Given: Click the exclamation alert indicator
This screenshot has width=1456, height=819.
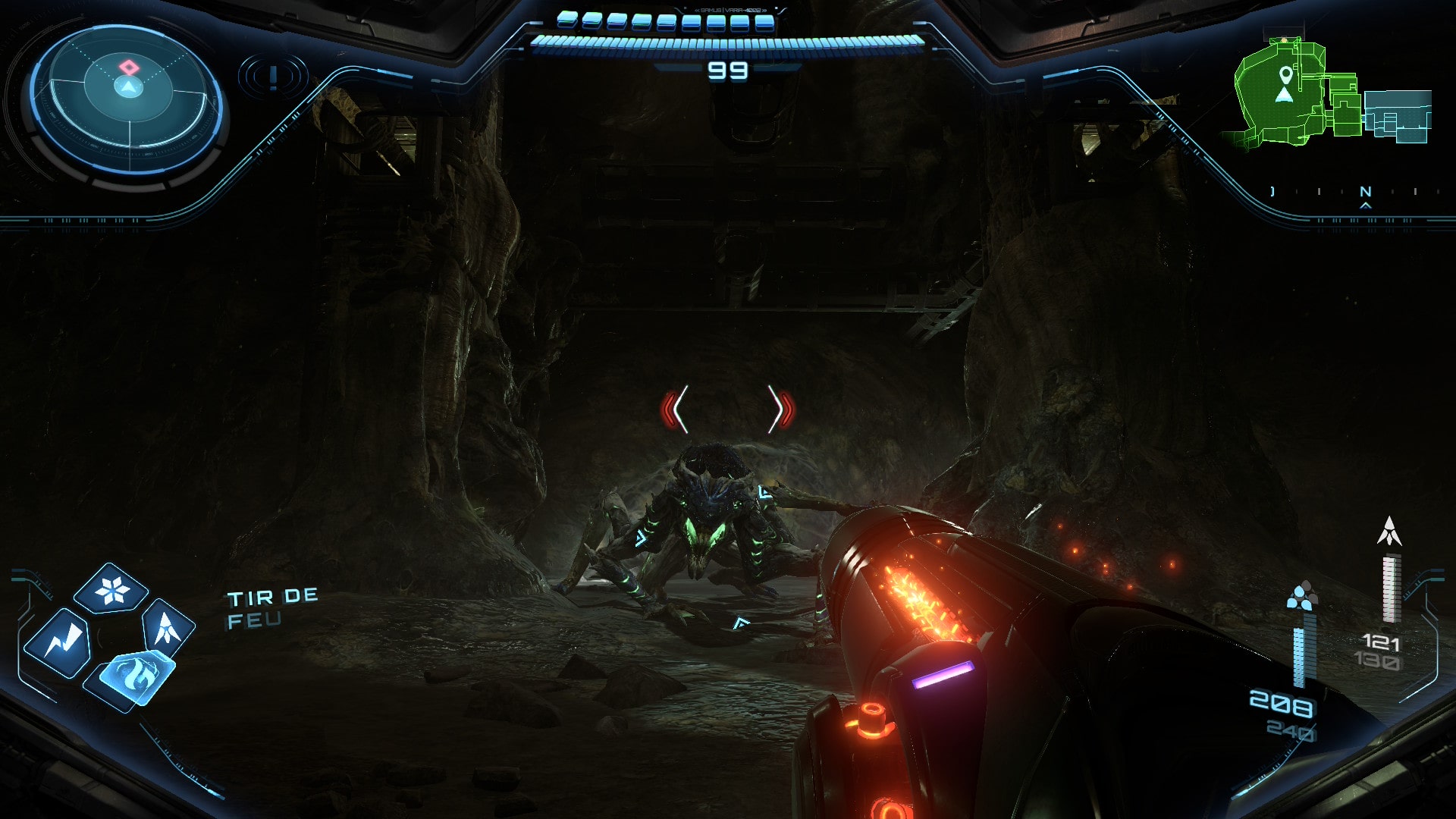Looking at the screenshot, I should pos(273,76).
